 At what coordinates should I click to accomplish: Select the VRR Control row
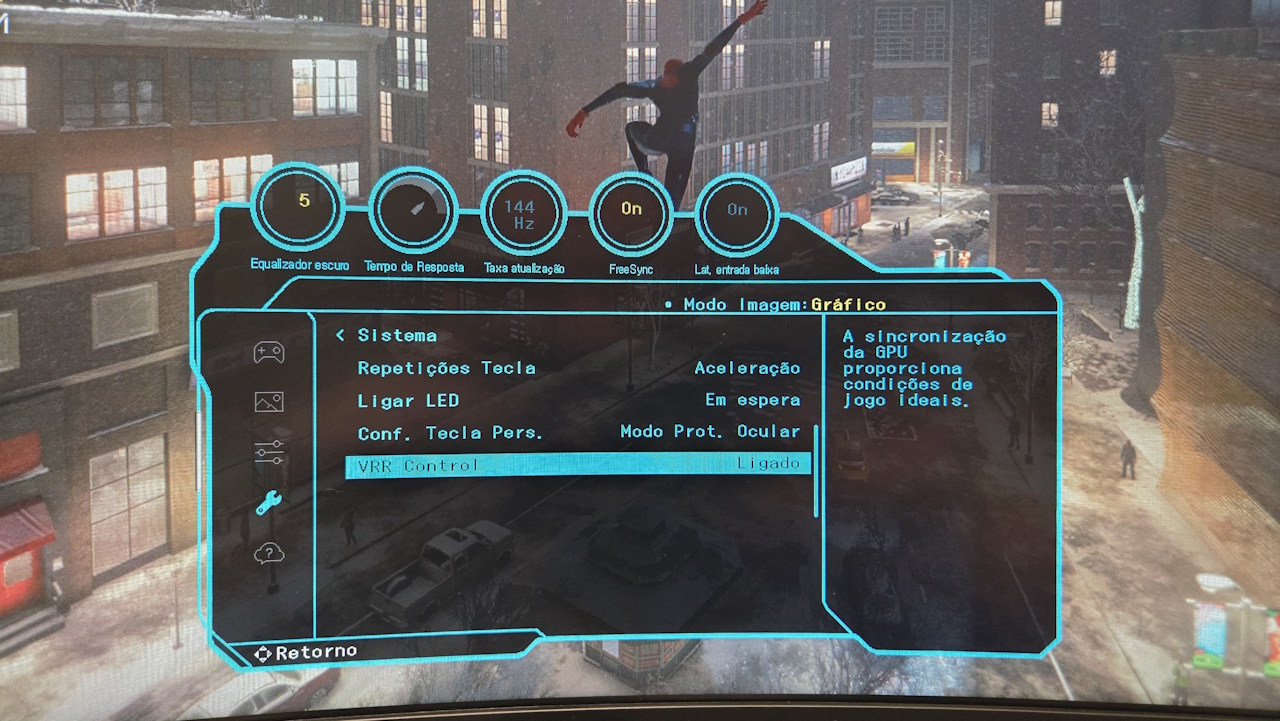tap(578, 465)
